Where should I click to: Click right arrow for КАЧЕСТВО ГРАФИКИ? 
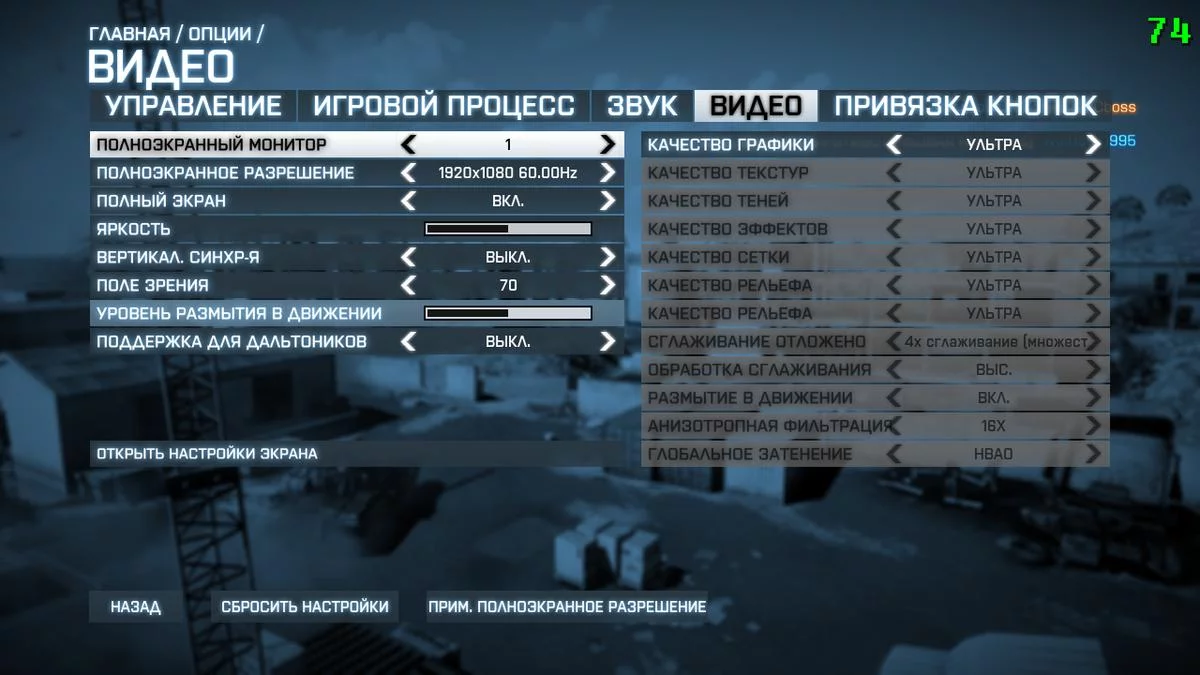pos(1093,145)
